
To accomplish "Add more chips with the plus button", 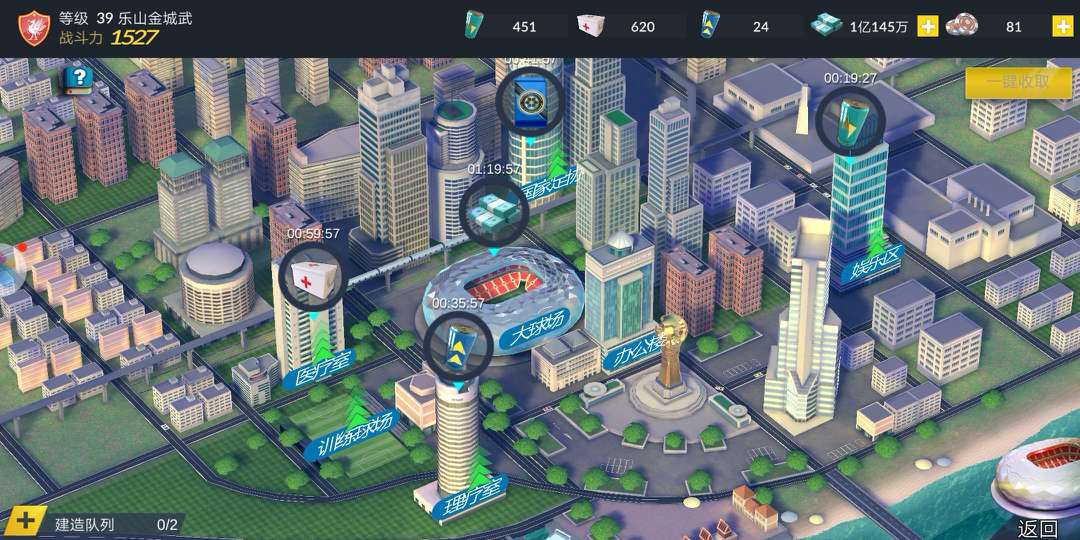I will coord(1062,27).
